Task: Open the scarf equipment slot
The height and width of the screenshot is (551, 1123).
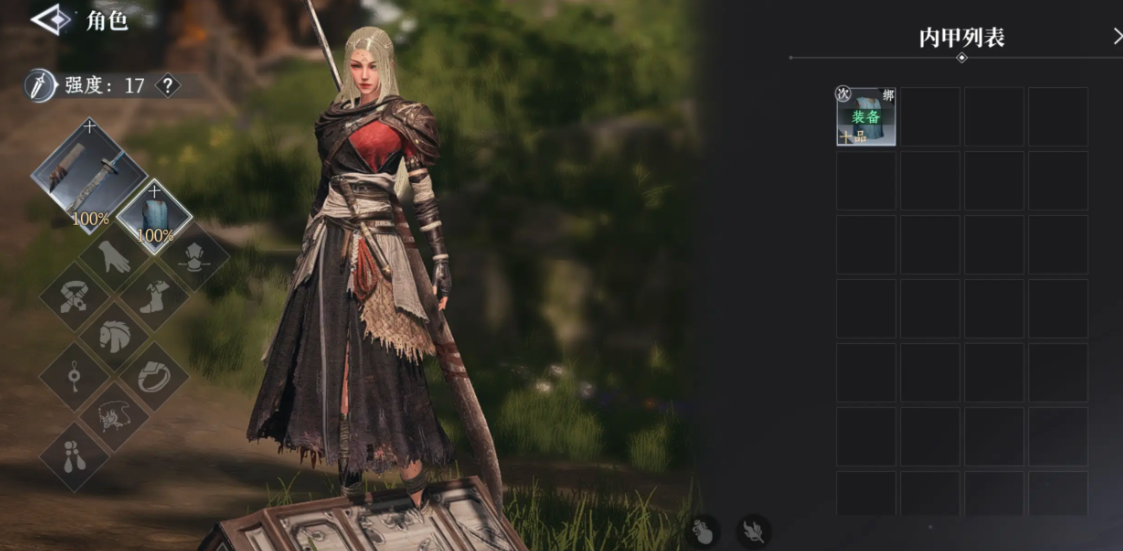Action: (76, 296)
